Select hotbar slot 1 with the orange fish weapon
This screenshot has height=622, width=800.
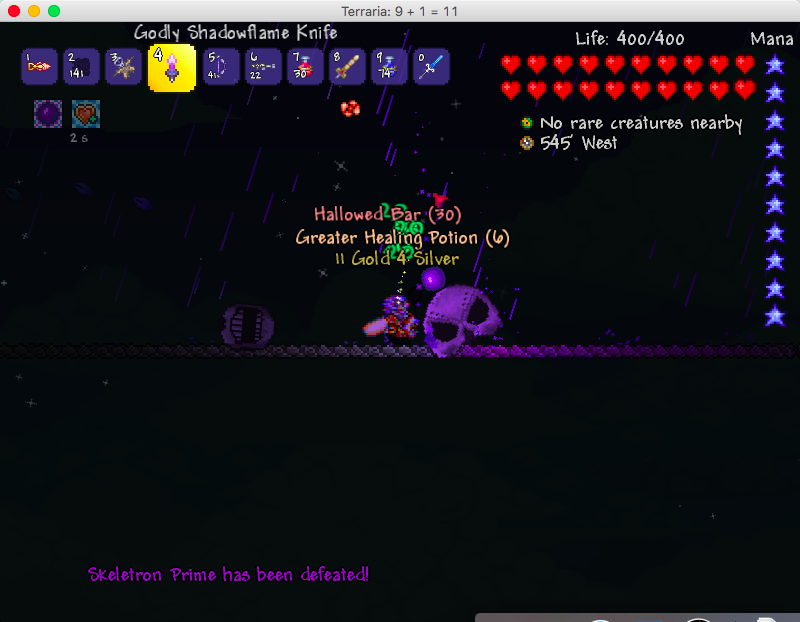[x=38, y=67]
